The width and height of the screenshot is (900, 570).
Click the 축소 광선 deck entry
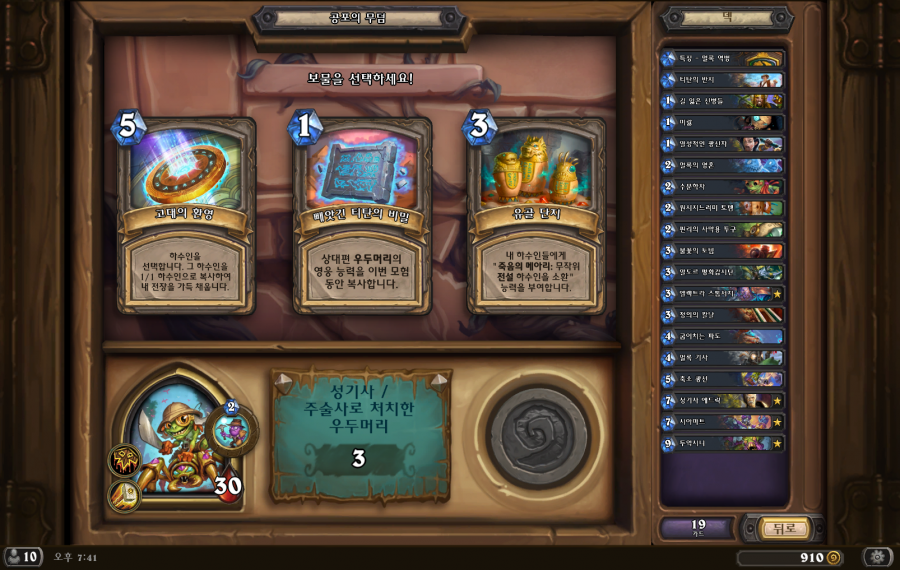[722, 379]
